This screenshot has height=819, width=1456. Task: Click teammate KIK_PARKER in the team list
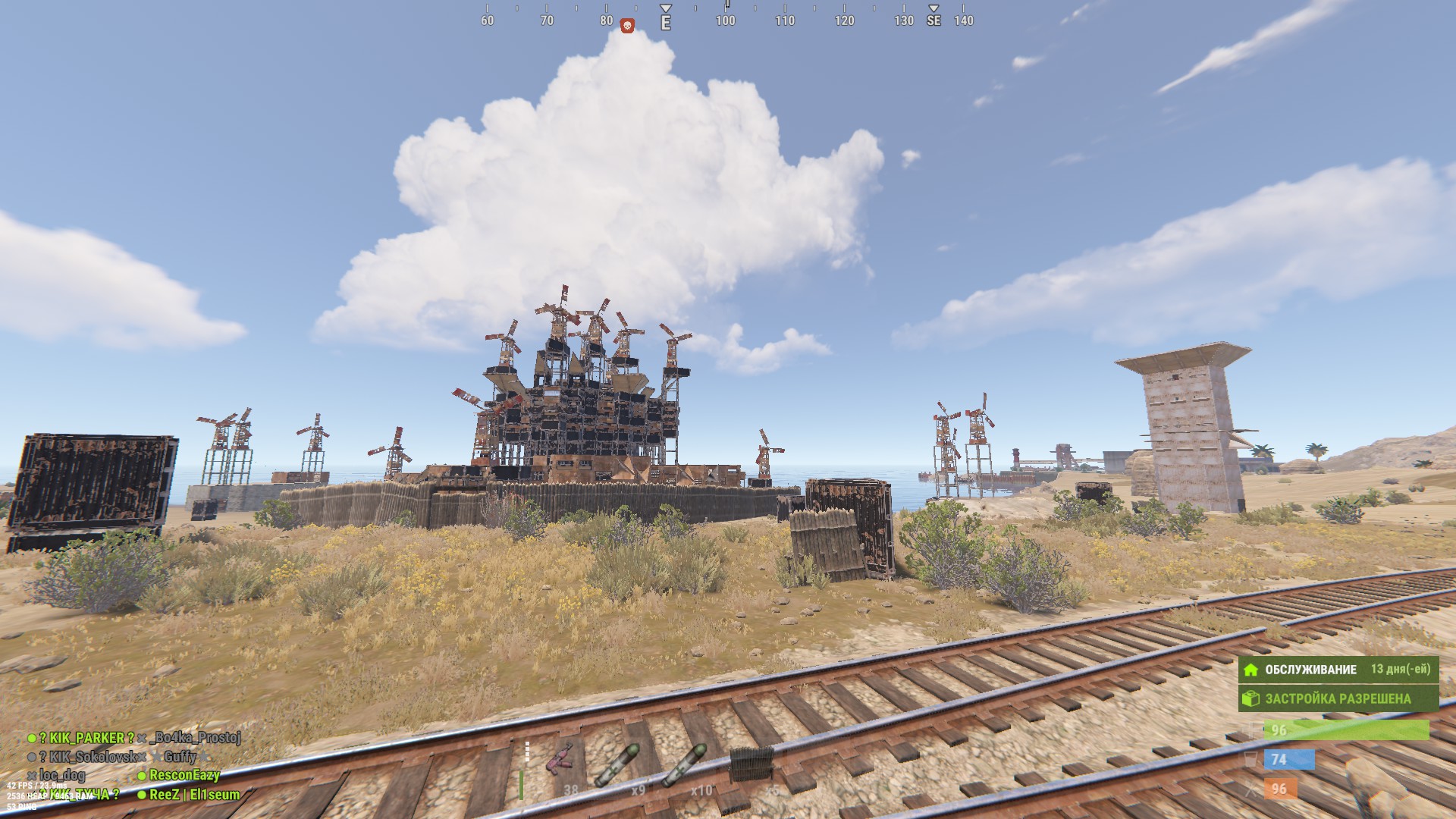pyautogui.click(x=86, y=738)
